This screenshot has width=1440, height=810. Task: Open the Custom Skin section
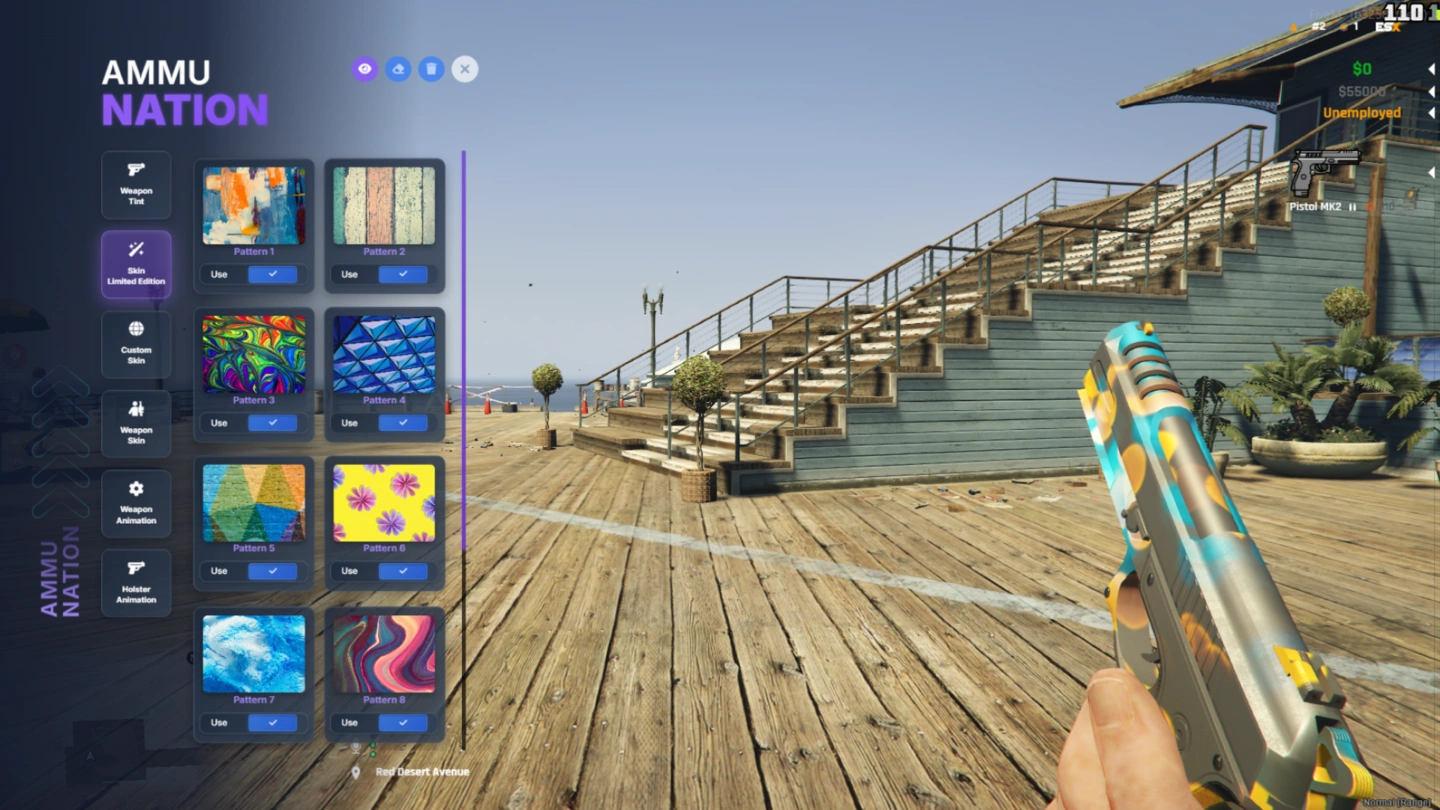point(136,344)
